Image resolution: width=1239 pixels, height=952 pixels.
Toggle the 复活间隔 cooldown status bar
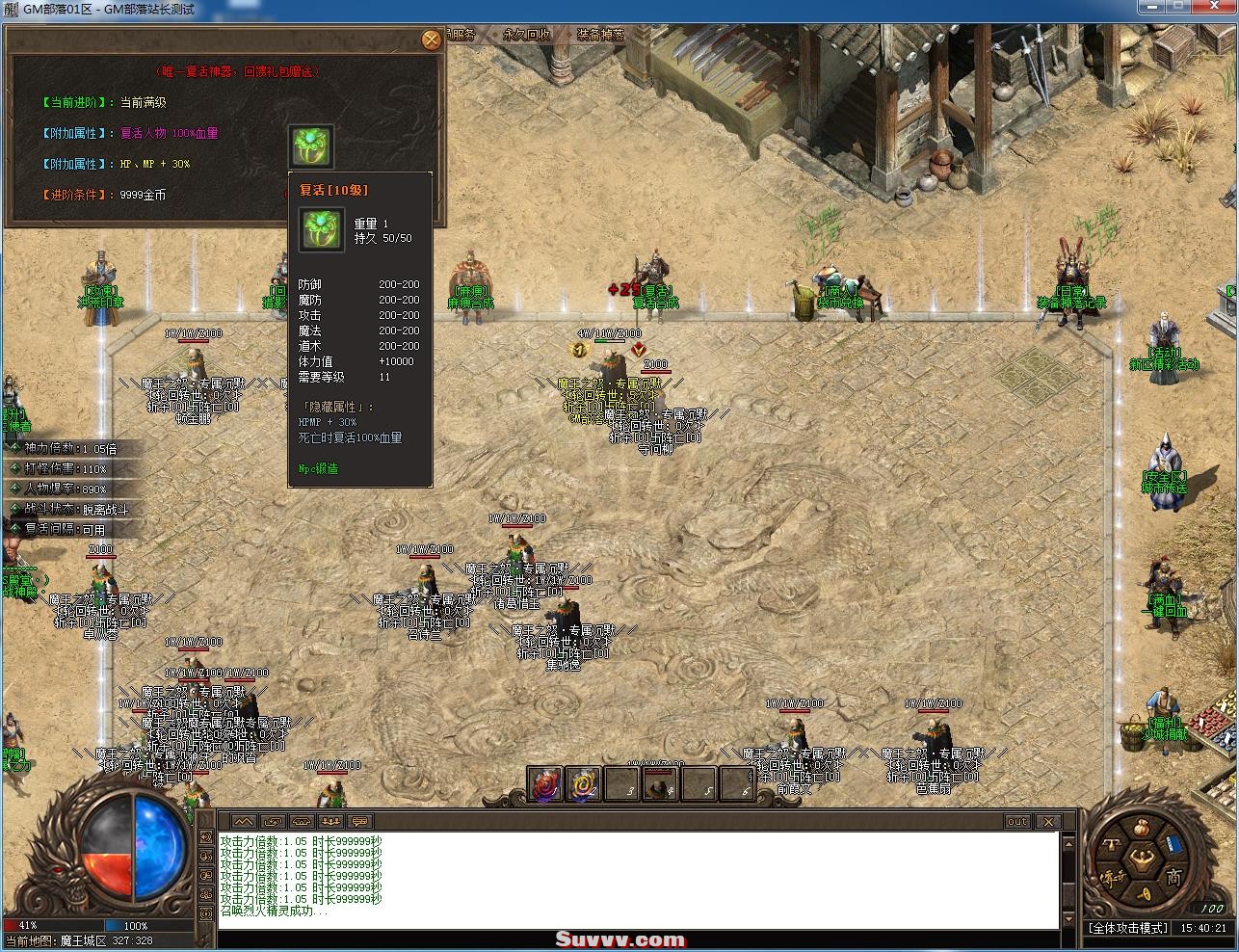[x=48, y=528]
